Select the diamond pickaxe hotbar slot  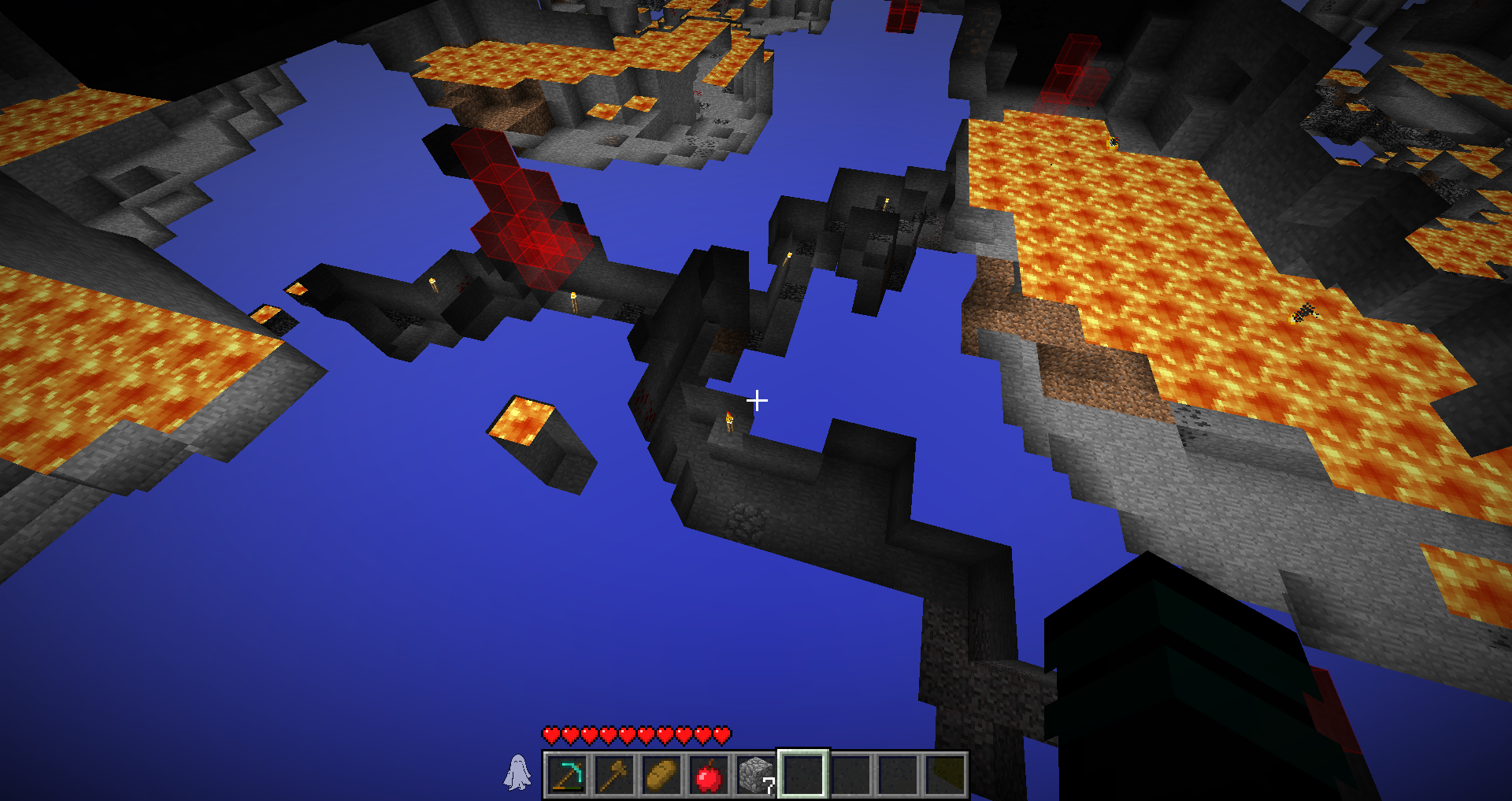pyautogui.click(x=566, y=775)
